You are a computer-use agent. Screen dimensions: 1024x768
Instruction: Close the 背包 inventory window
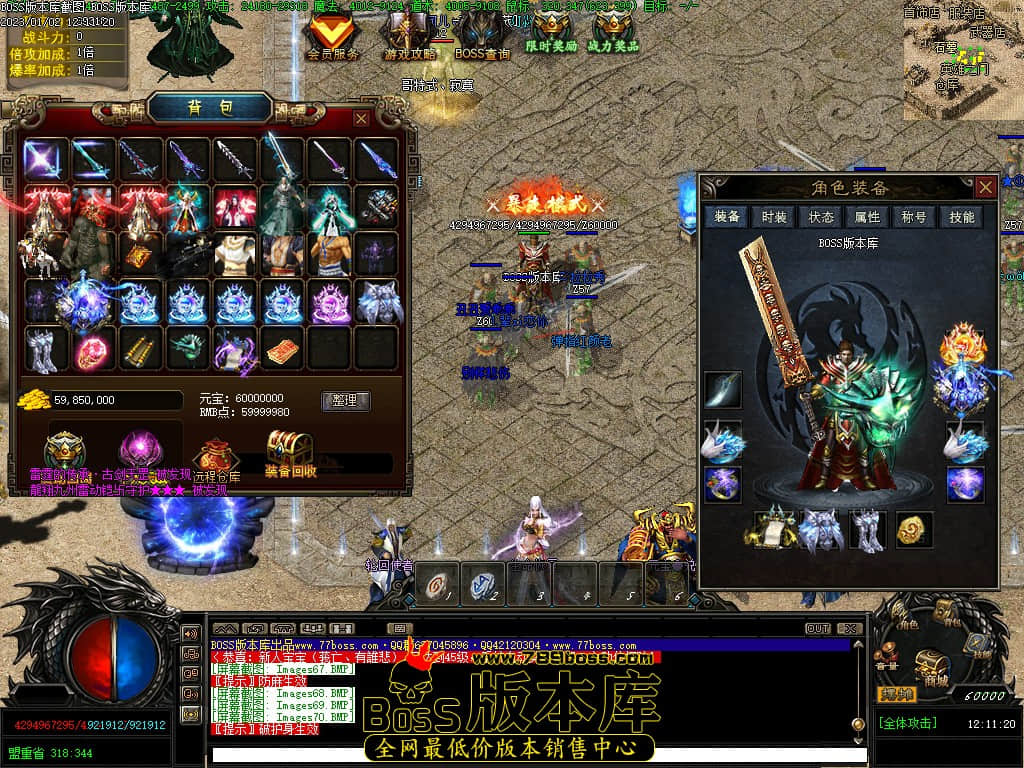[x=361, y=118]
